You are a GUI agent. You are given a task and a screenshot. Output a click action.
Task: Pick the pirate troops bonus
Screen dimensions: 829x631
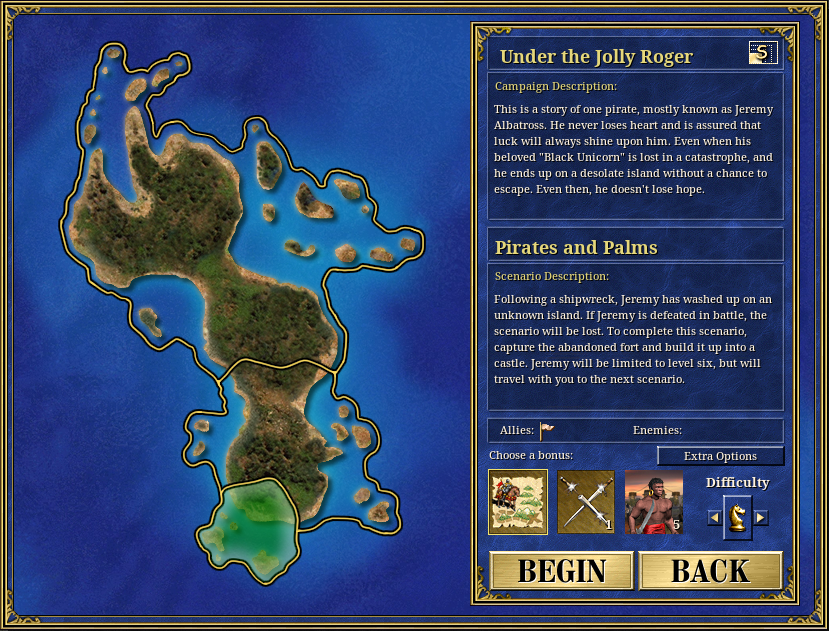[x=654, y=502]
